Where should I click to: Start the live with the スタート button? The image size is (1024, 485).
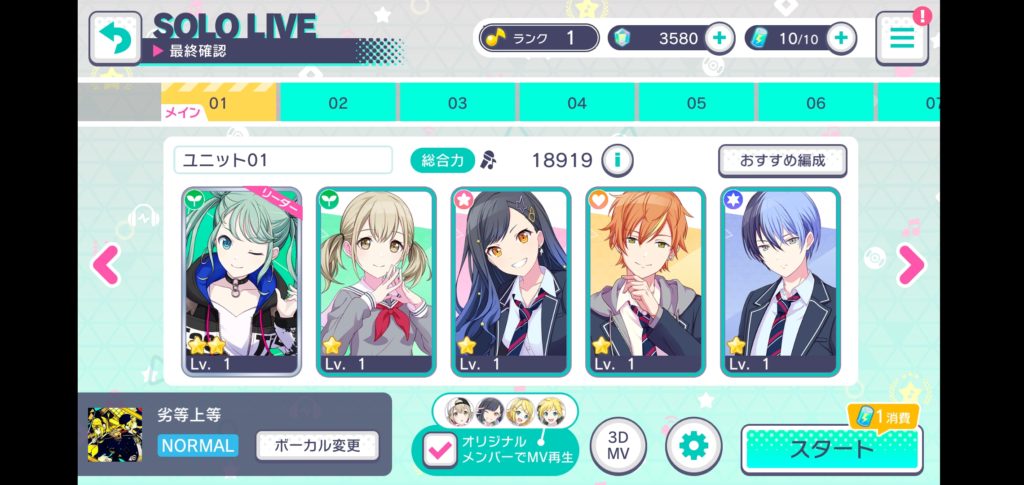[831, 449]
